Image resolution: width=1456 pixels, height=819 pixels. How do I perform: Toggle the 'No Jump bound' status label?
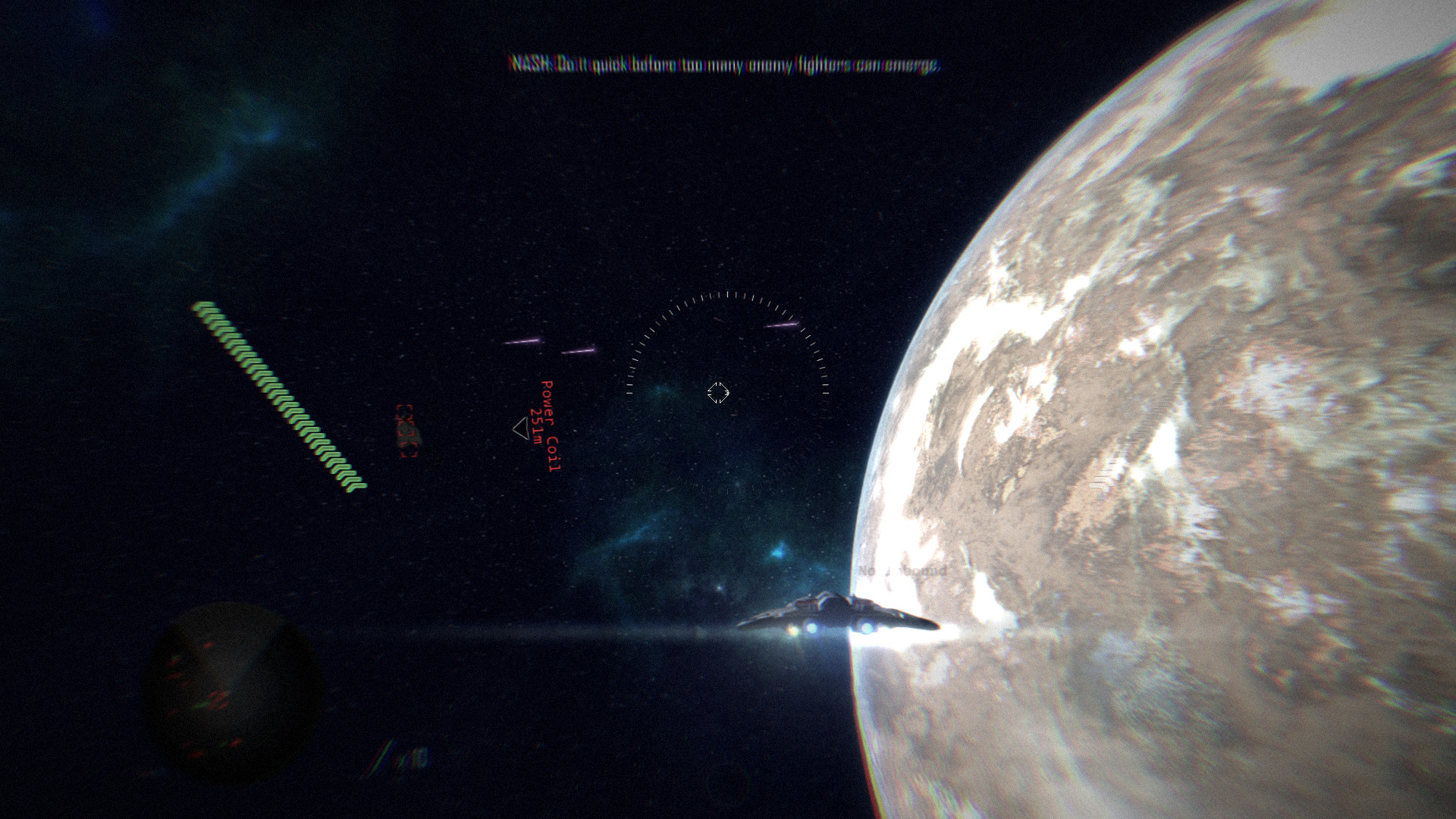pos(902,570)
